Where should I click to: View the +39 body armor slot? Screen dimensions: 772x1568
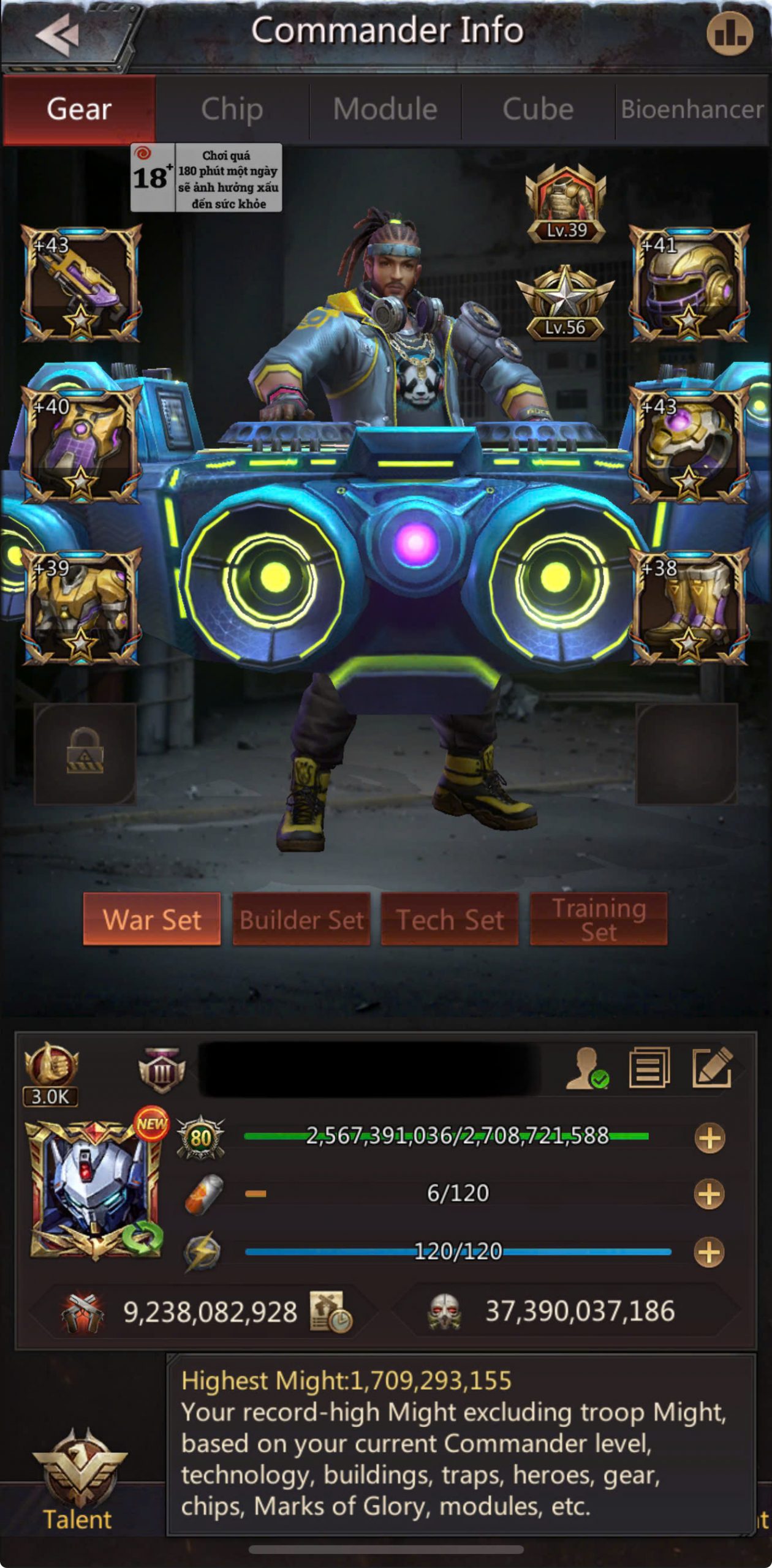coord(81,606)
